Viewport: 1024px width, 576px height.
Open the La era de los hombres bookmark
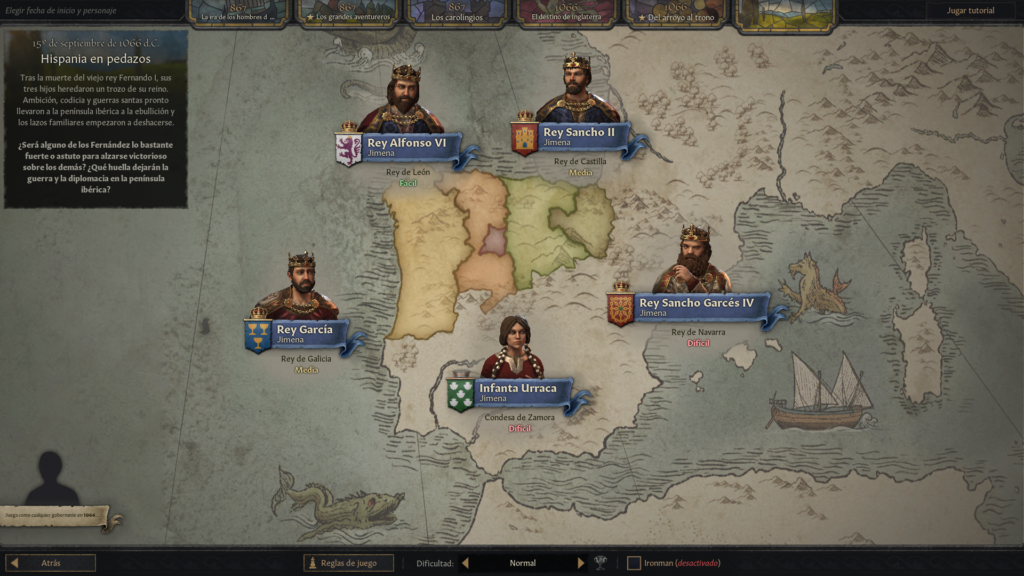(238, 12)
